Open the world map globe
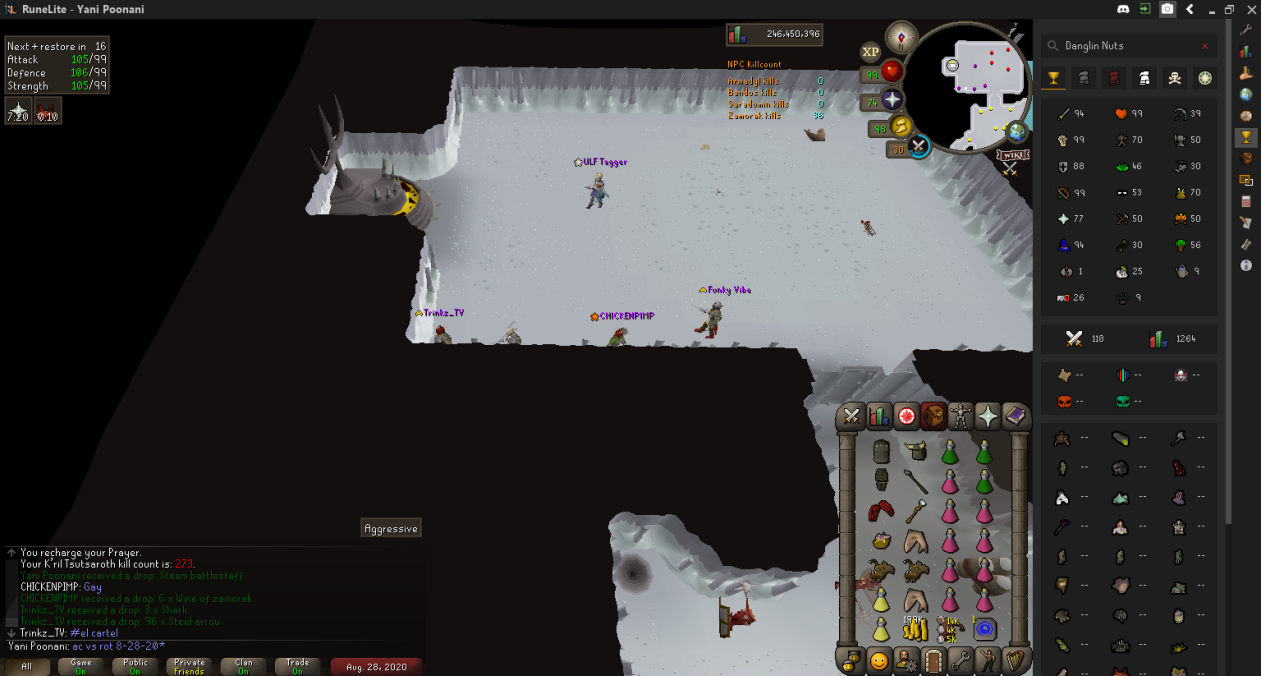This screenshot has height=676, width=1261. [x=1017, y=132]
